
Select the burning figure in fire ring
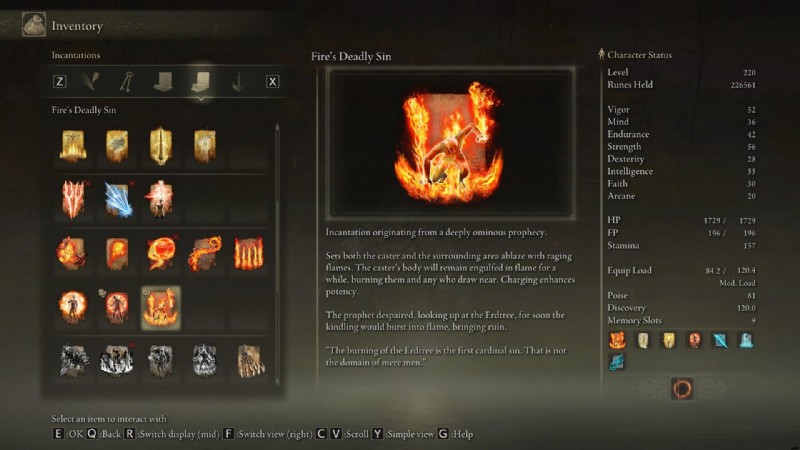73,307
